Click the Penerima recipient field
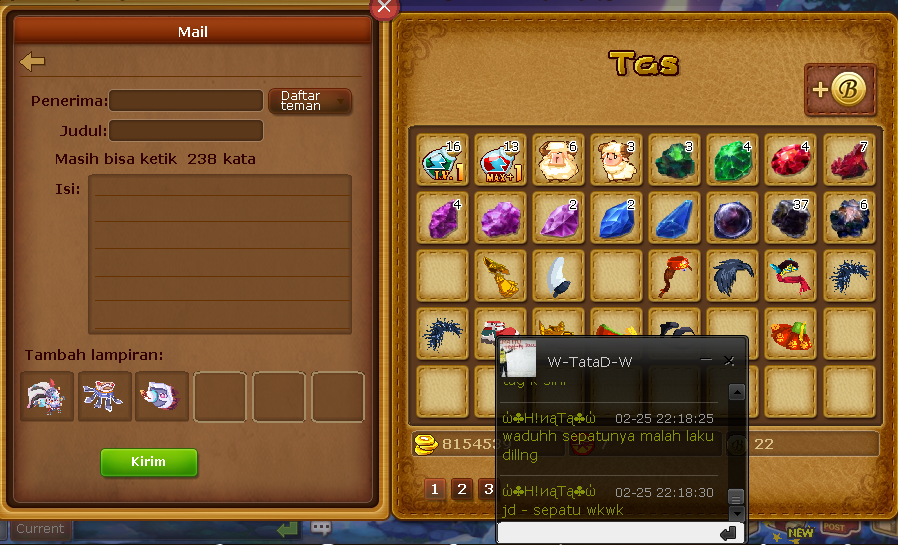 (x=186, y=101)
